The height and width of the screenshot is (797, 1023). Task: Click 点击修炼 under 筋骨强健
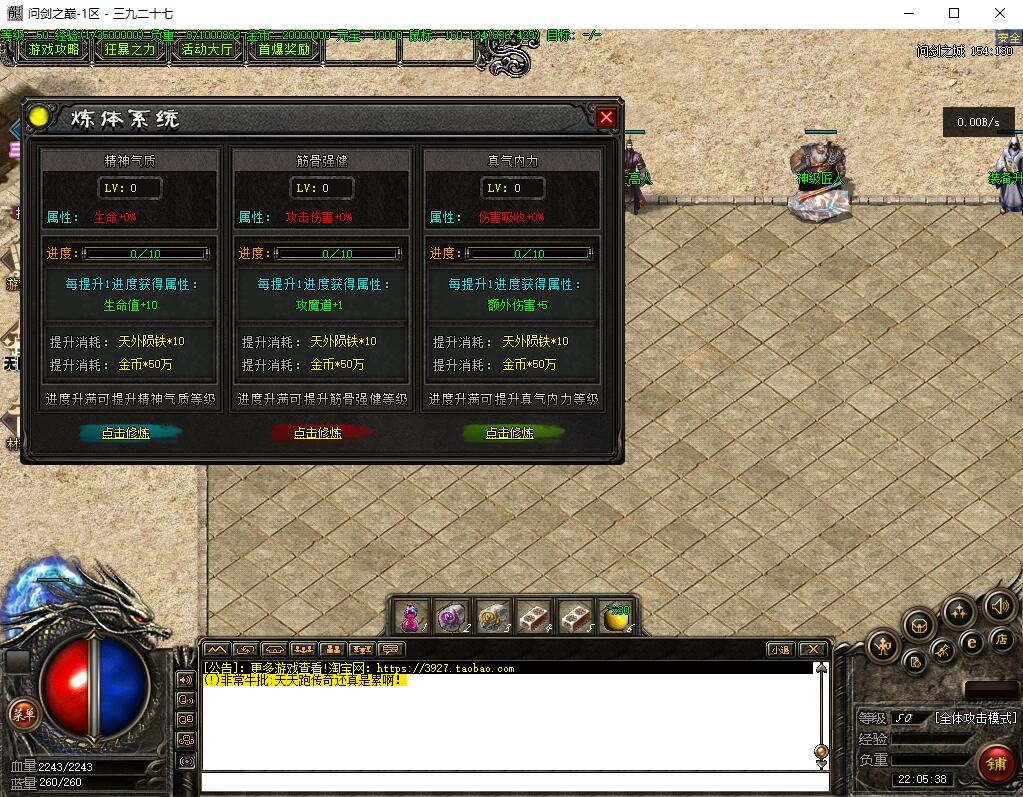318,433
